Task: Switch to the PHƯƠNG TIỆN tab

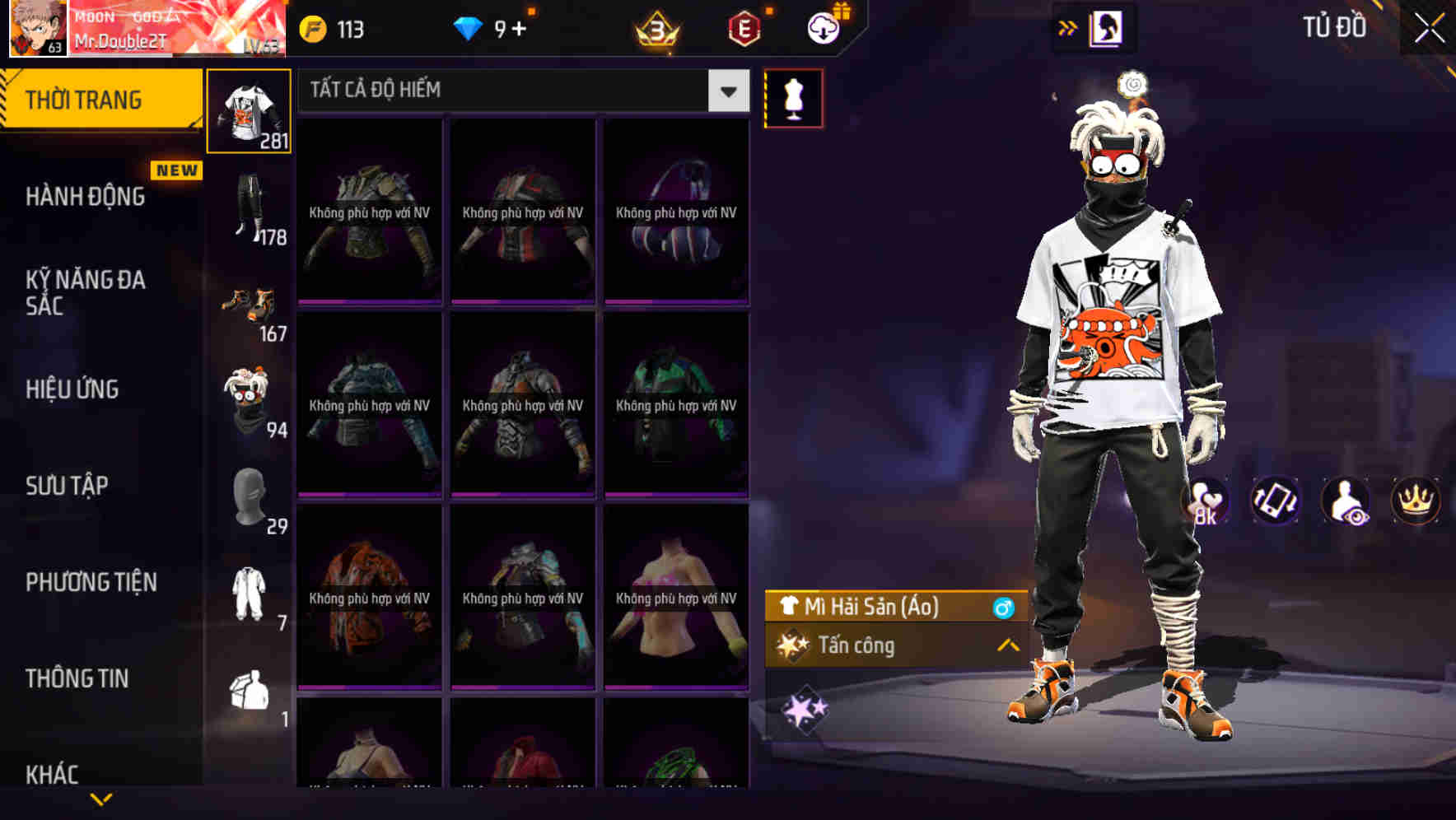Action: coord(91,582)
